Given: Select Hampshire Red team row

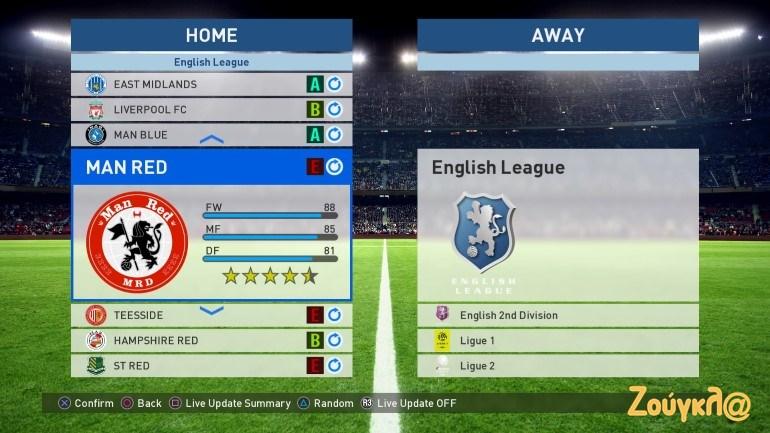Looking at the screenshot, I should pos(190,341).
